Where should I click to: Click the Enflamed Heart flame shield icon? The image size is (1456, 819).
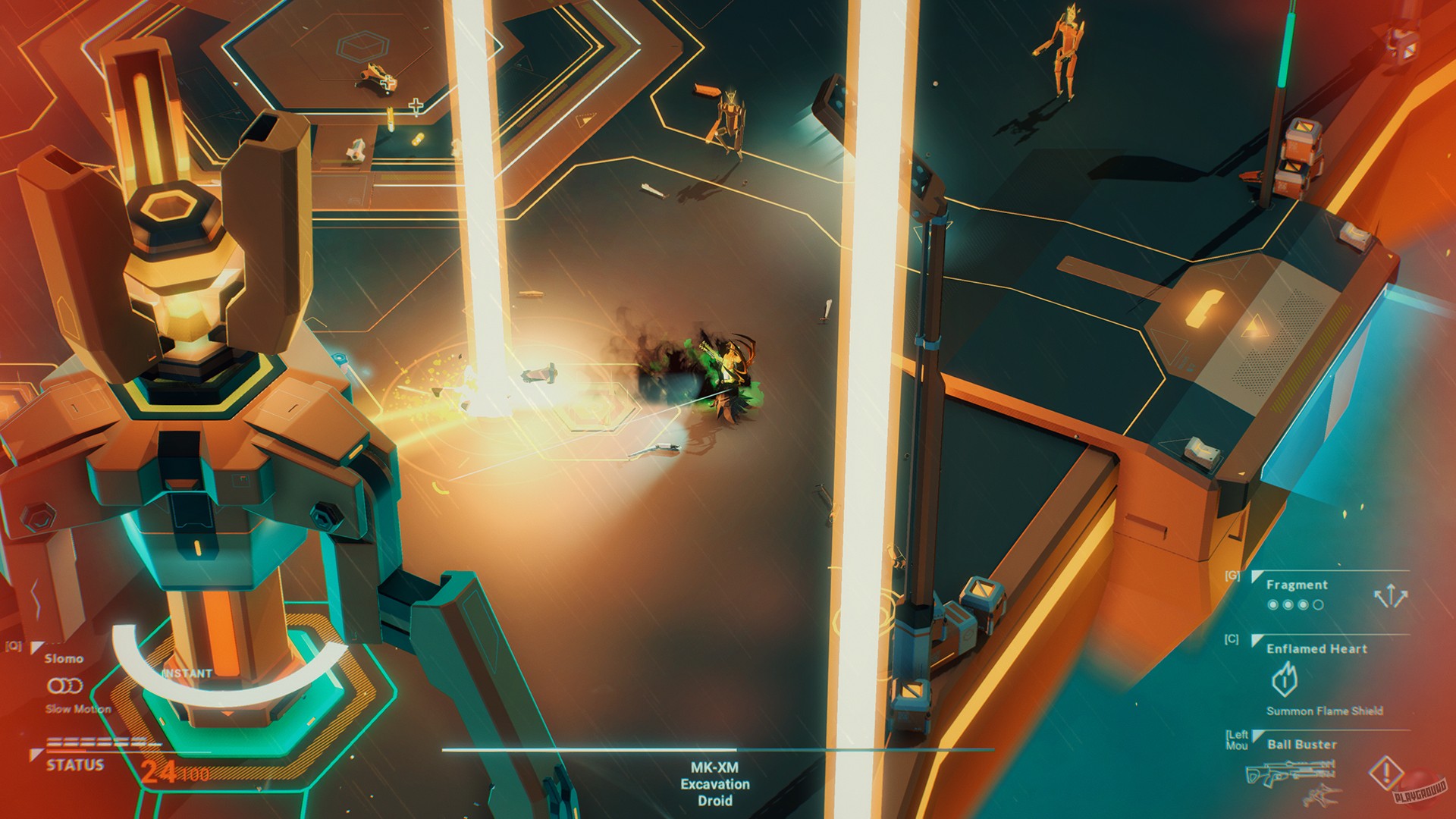(x=1286, y=676)
